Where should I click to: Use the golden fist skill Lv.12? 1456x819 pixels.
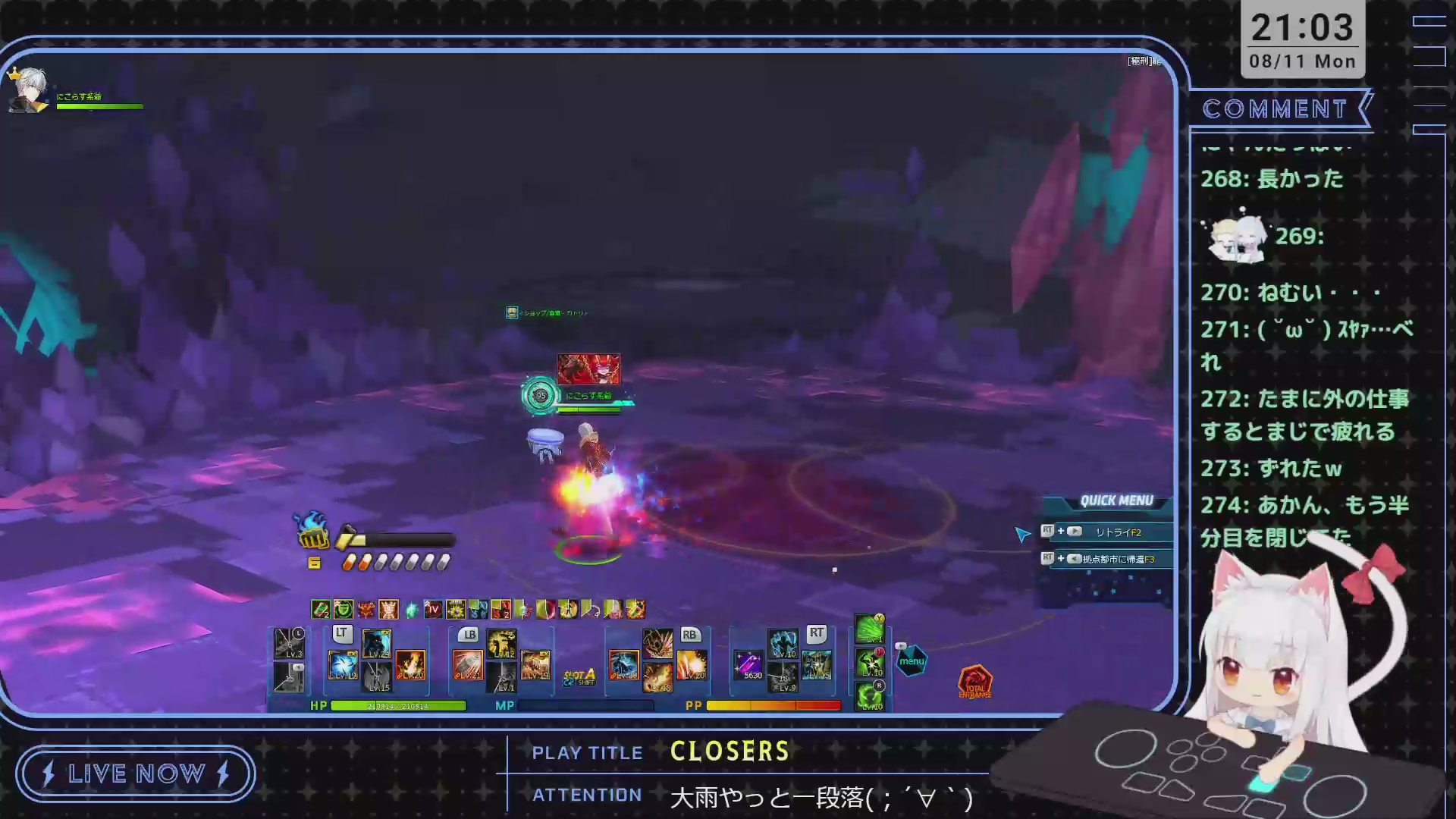(x=501, y=643)
